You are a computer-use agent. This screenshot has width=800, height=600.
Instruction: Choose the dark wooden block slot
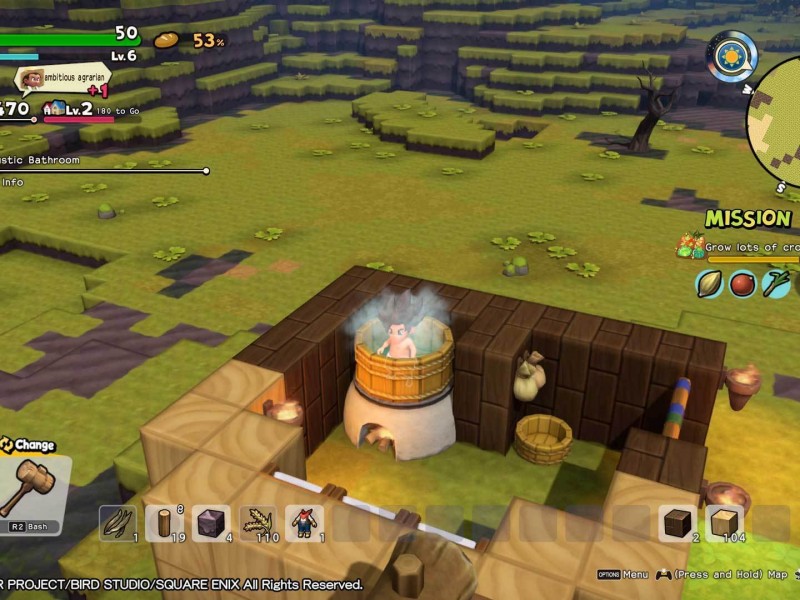[677, 523]
